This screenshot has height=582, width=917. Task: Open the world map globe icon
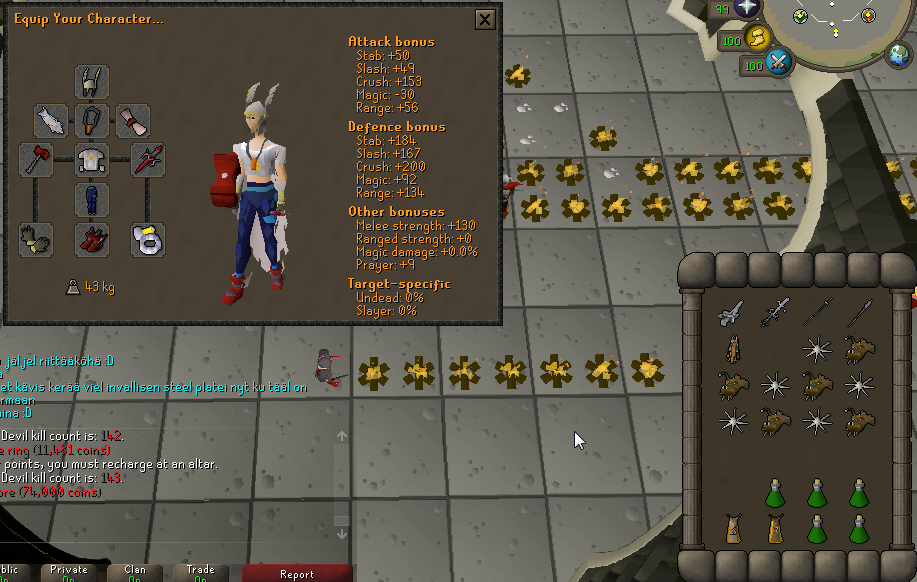click(x=899, y=52)
